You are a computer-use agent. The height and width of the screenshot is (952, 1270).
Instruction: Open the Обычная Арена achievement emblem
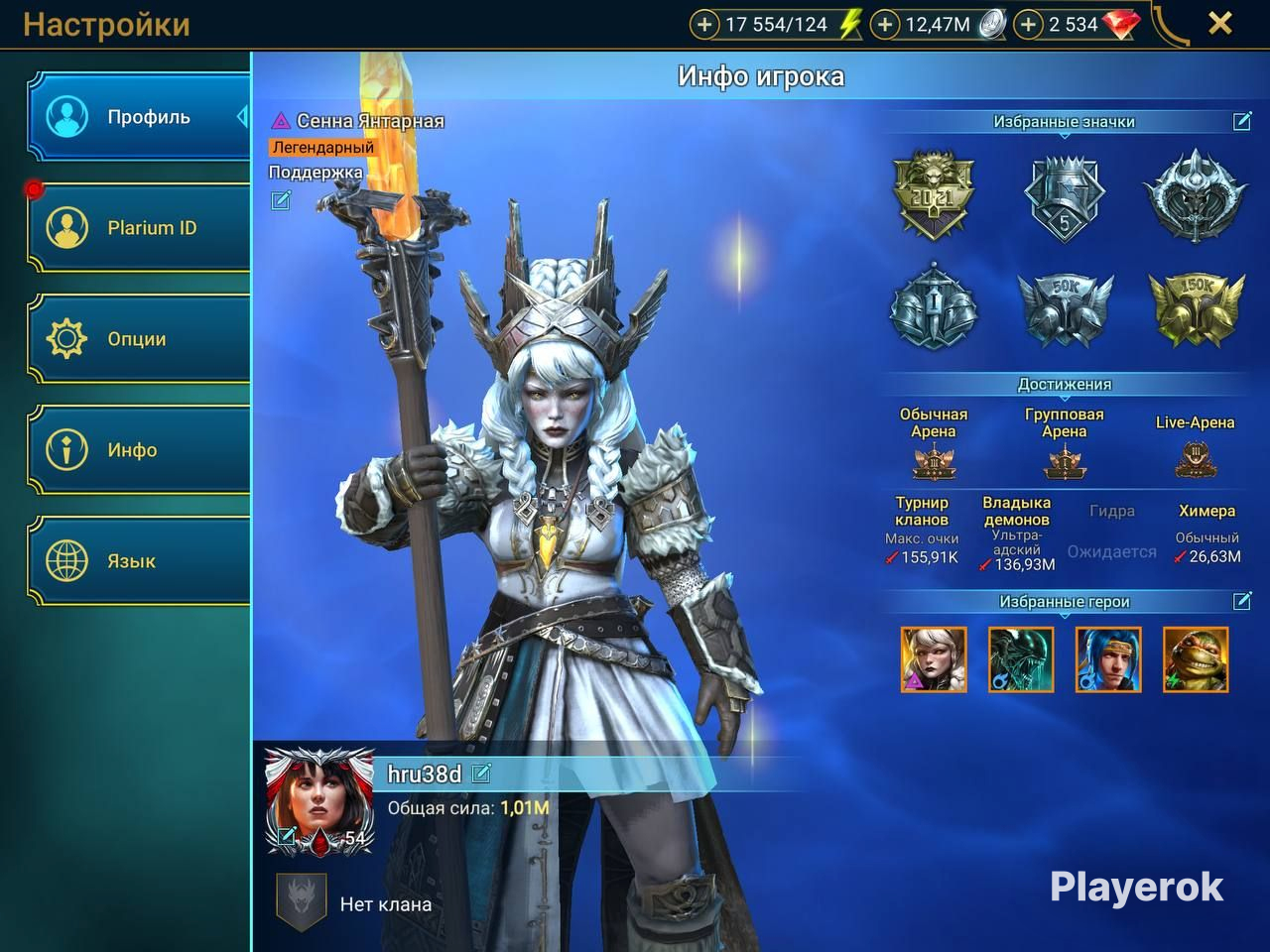click(x=934, y=462)
